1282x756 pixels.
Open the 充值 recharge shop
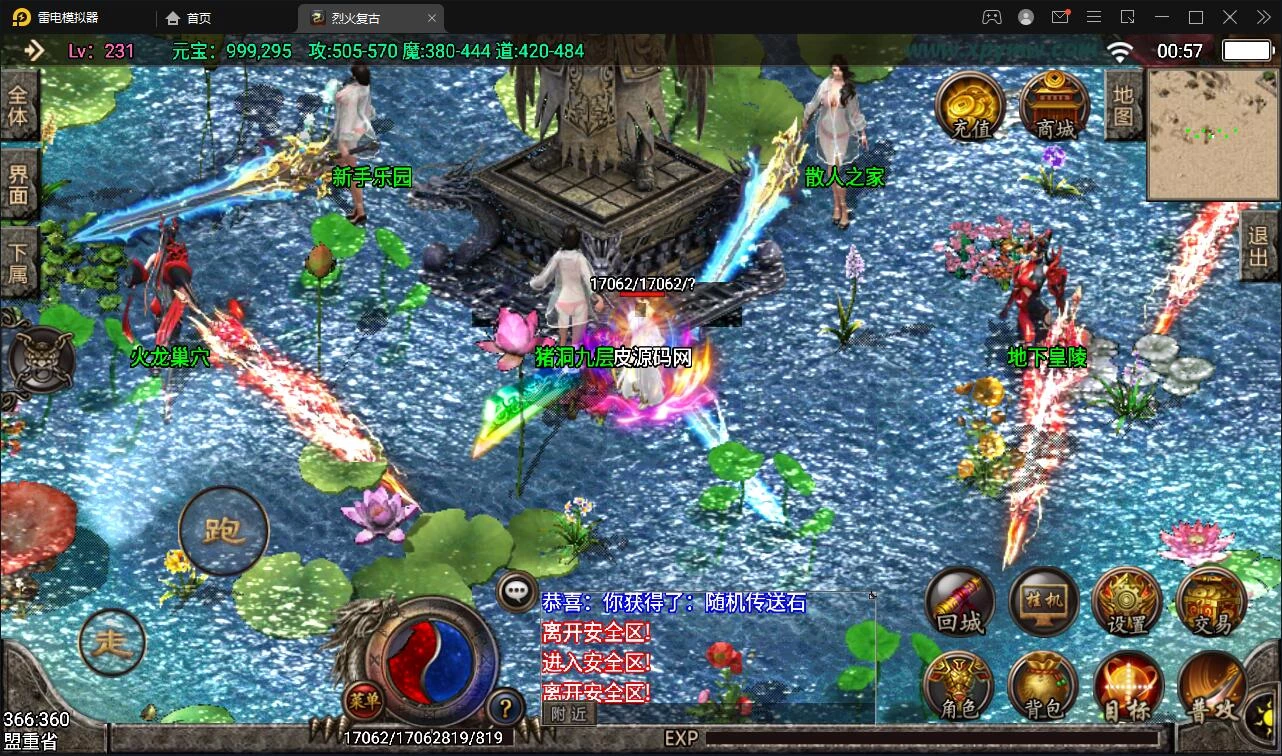(970, 106)
